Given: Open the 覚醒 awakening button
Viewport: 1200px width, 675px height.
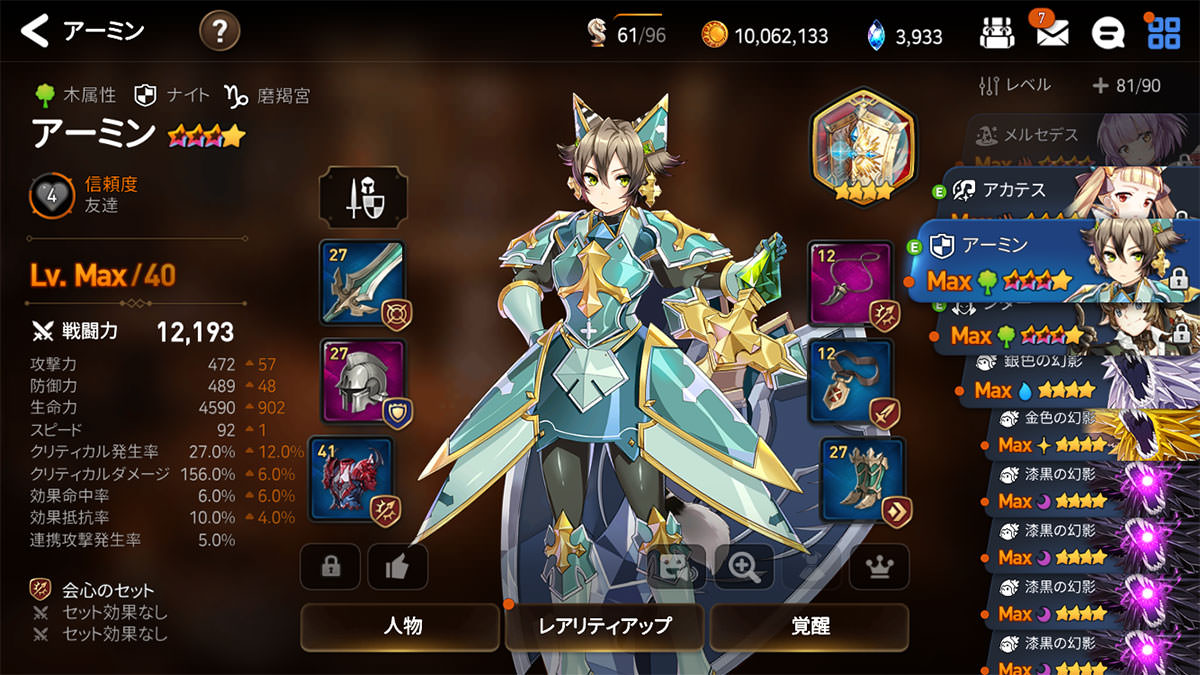Looking at the screenshot, I should click(809, 627).
